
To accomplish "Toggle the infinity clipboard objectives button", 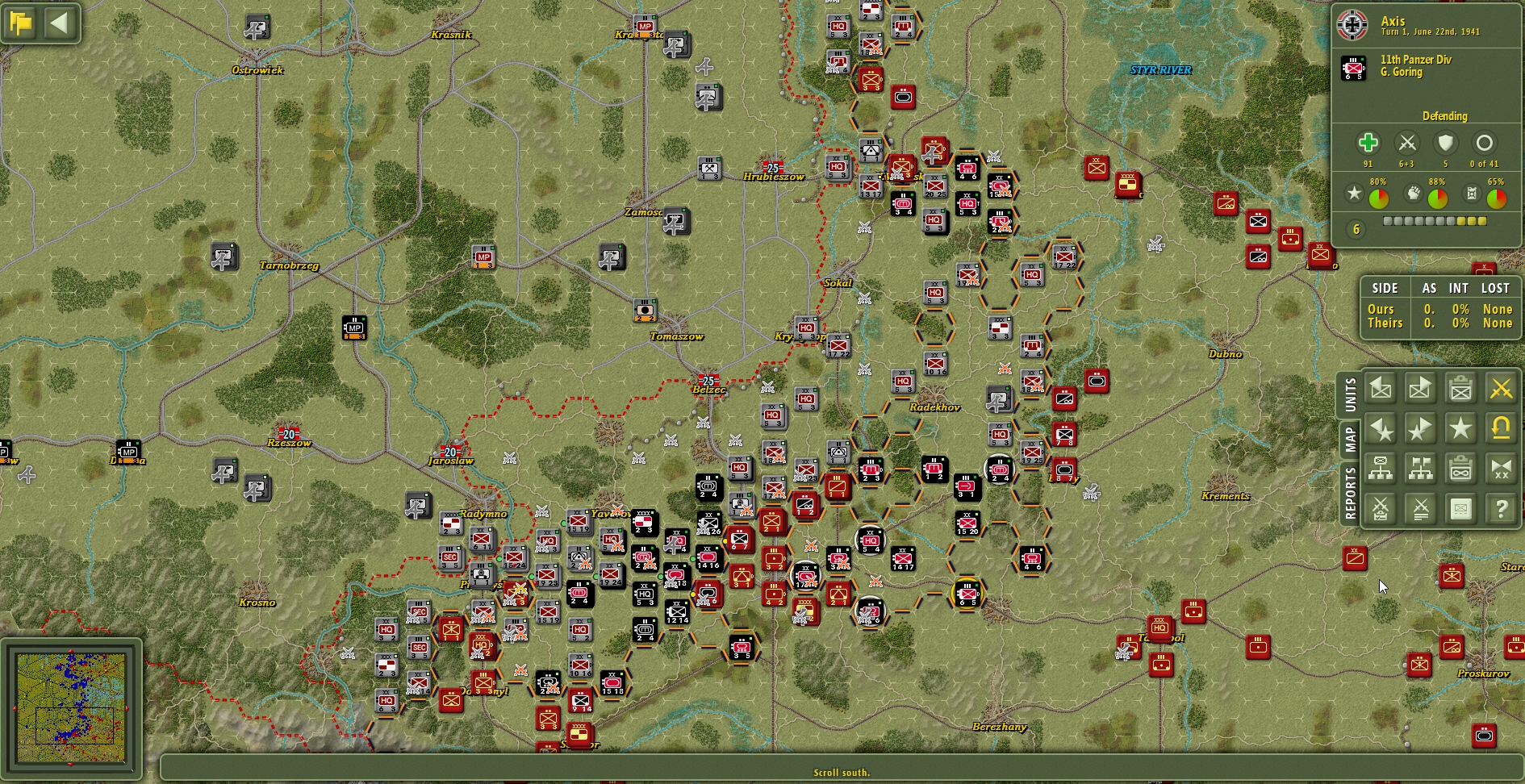I will (x=1460, y=469).
